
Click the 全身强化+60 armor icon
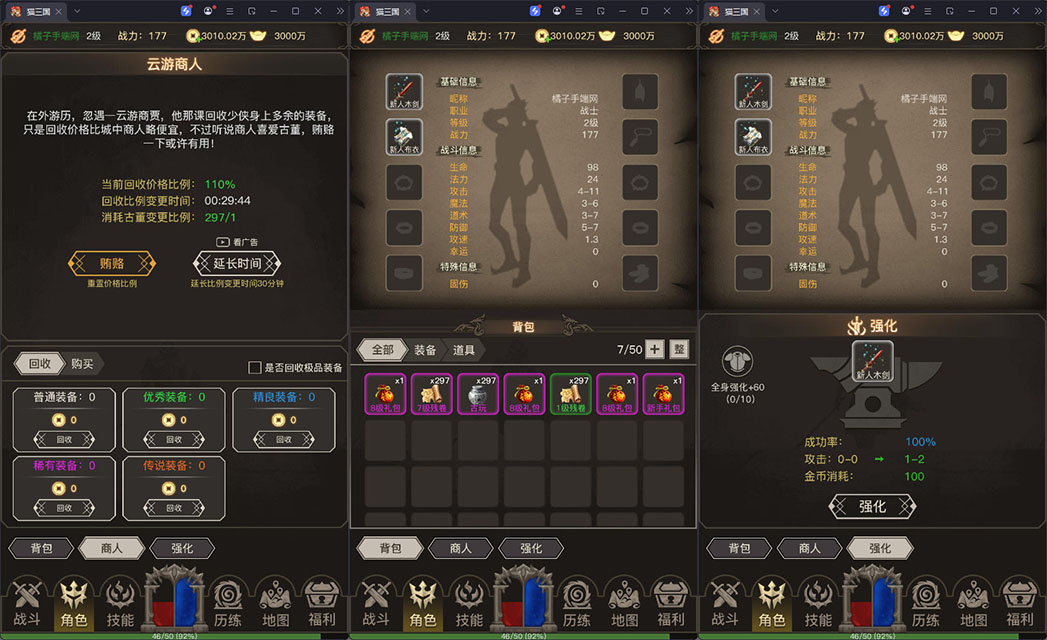coord(737,363)
